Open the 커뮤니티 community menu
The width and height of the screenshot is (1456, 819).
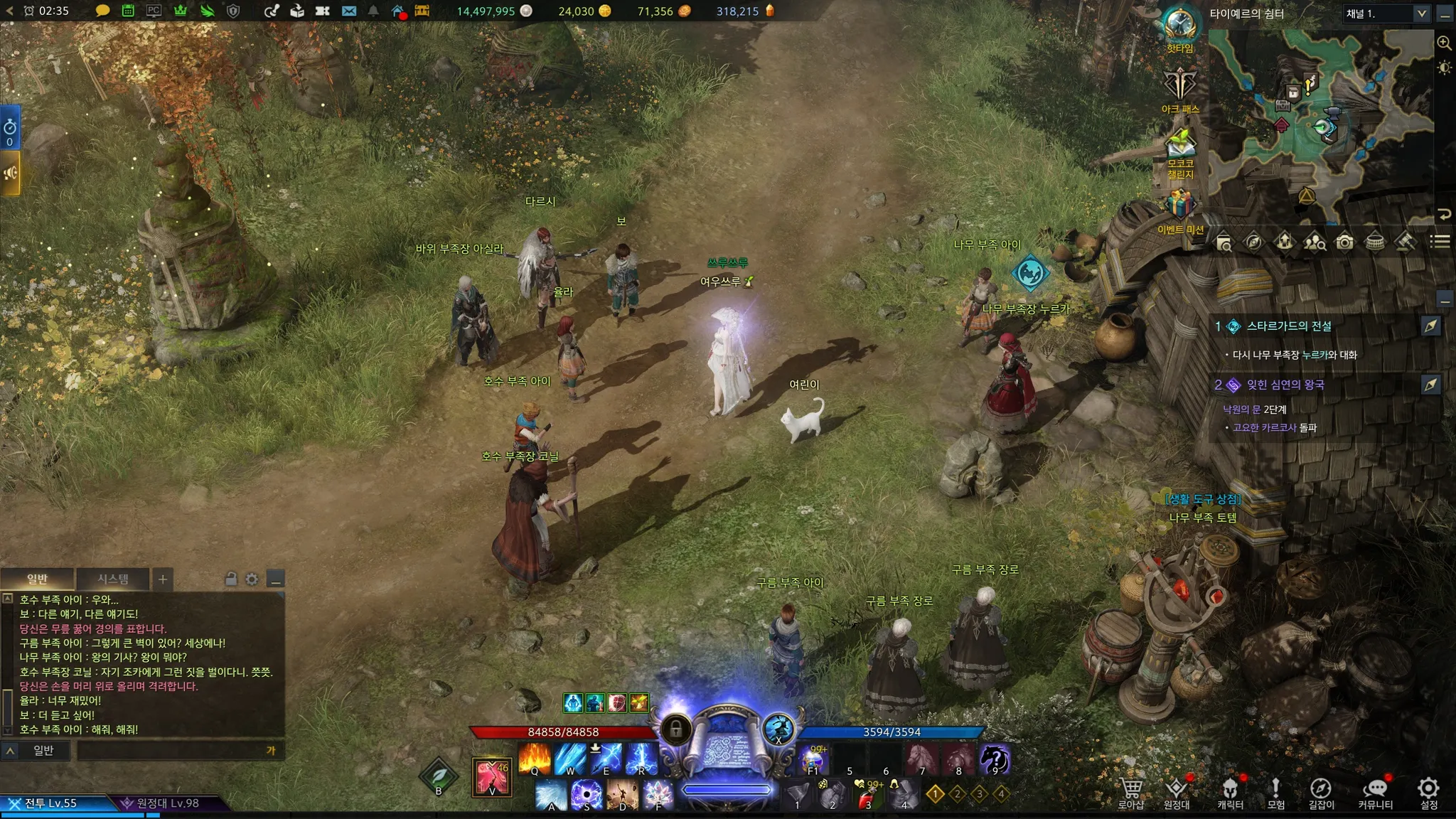tap(1375, 792)
